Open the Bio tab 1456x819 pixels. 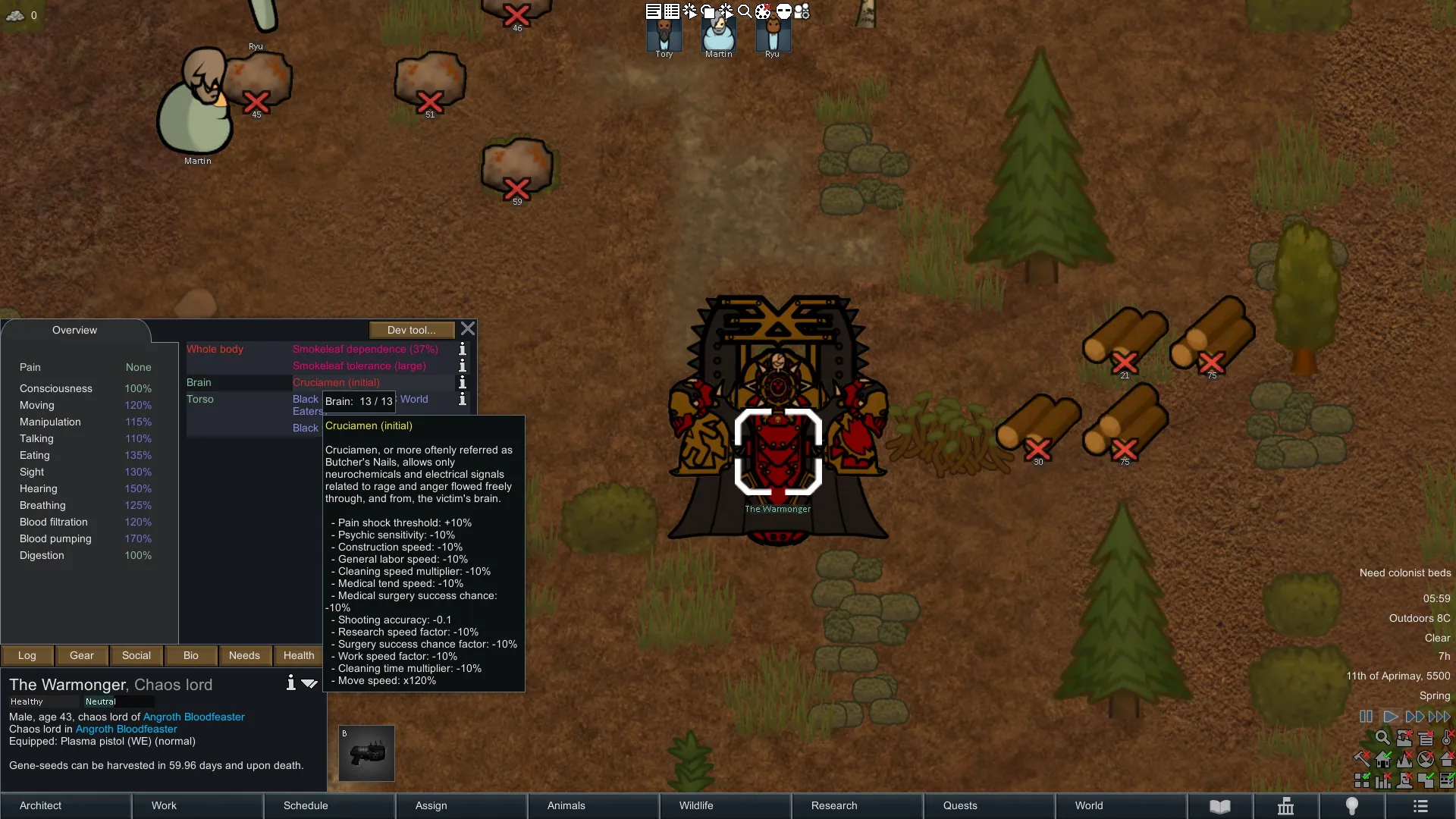(x=191, y=655)
